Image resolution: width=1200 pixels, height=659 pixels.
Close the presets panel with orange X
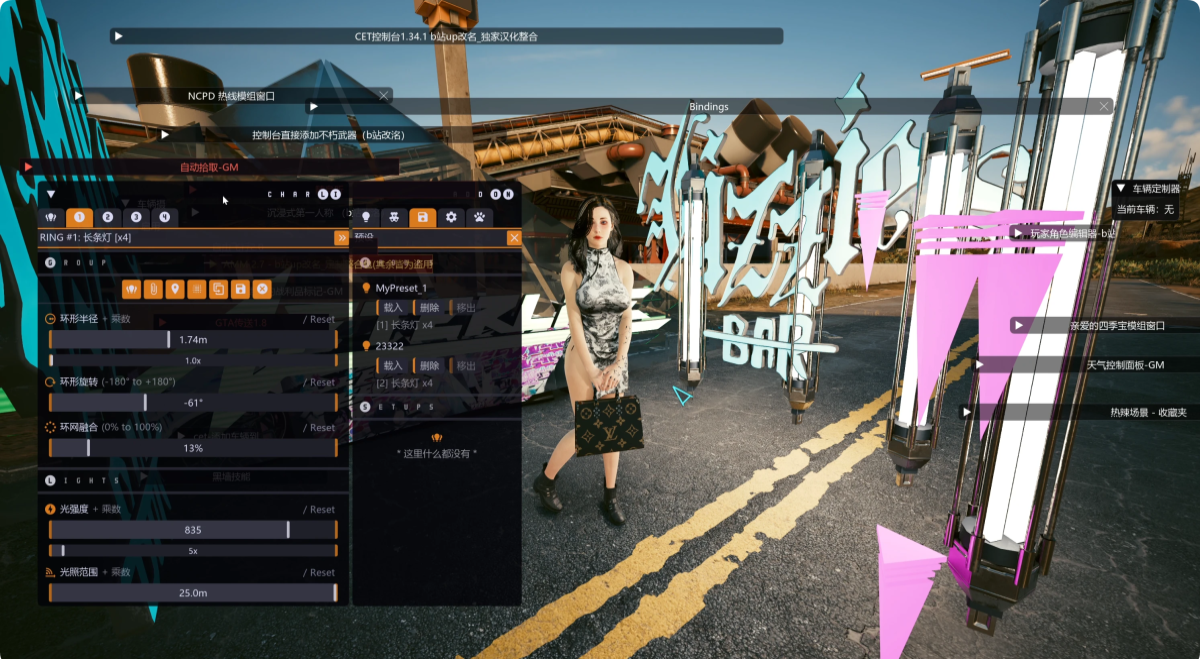(x=514, y=238)
